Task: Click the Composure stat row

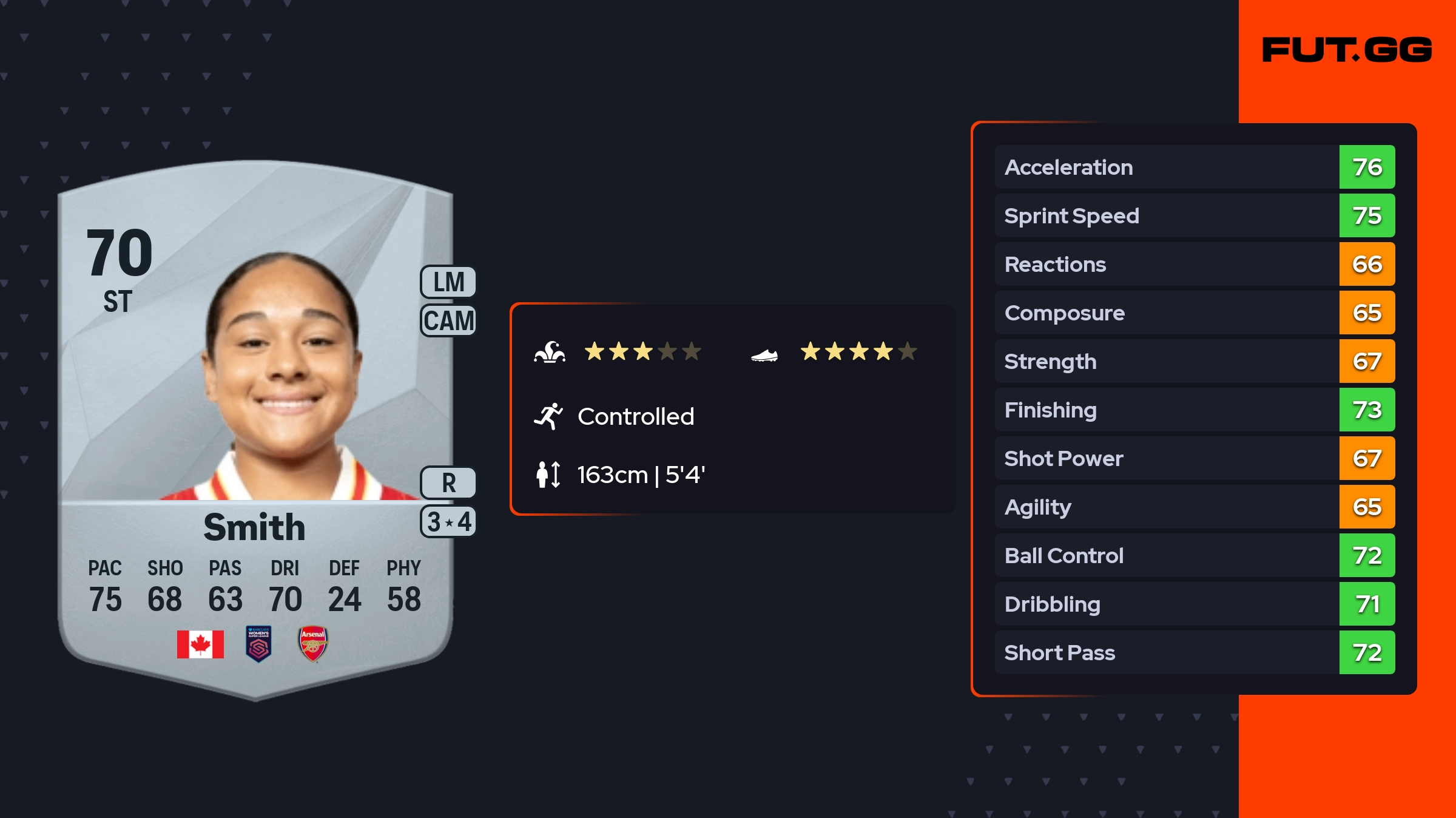Action: coord(1194,313)
